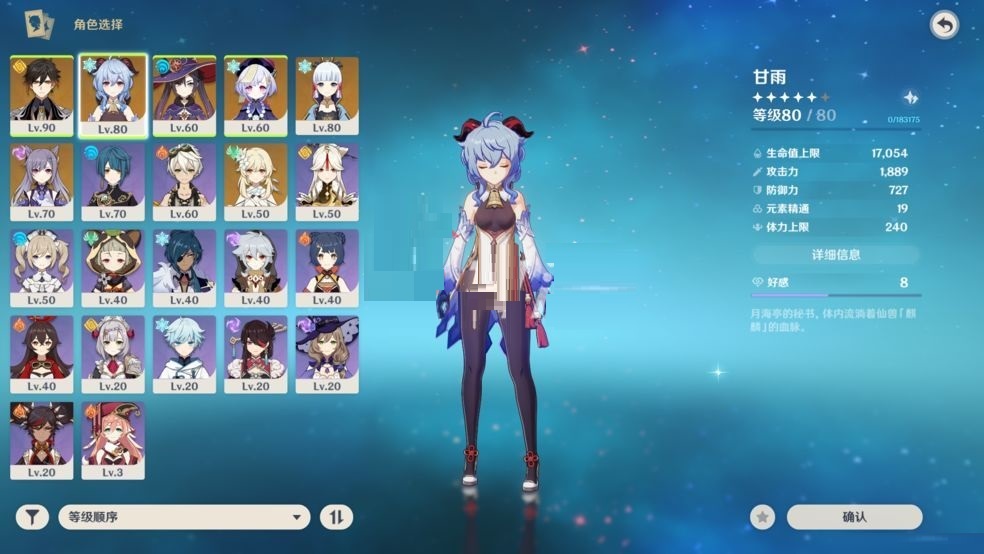Choose the Ganyu Lv.80 character tile
This screenshot has width=984, height=554.
113,96
